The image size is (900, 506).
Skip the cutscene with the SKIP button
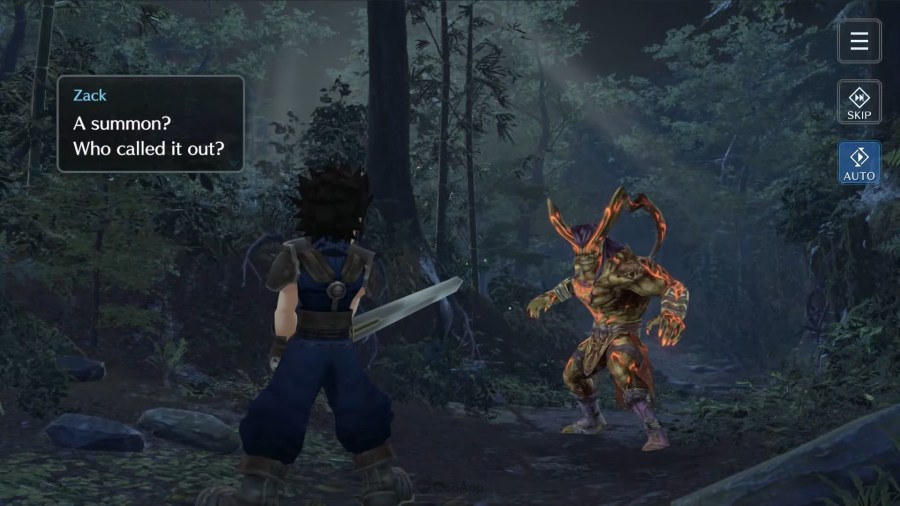pos(859,102)
